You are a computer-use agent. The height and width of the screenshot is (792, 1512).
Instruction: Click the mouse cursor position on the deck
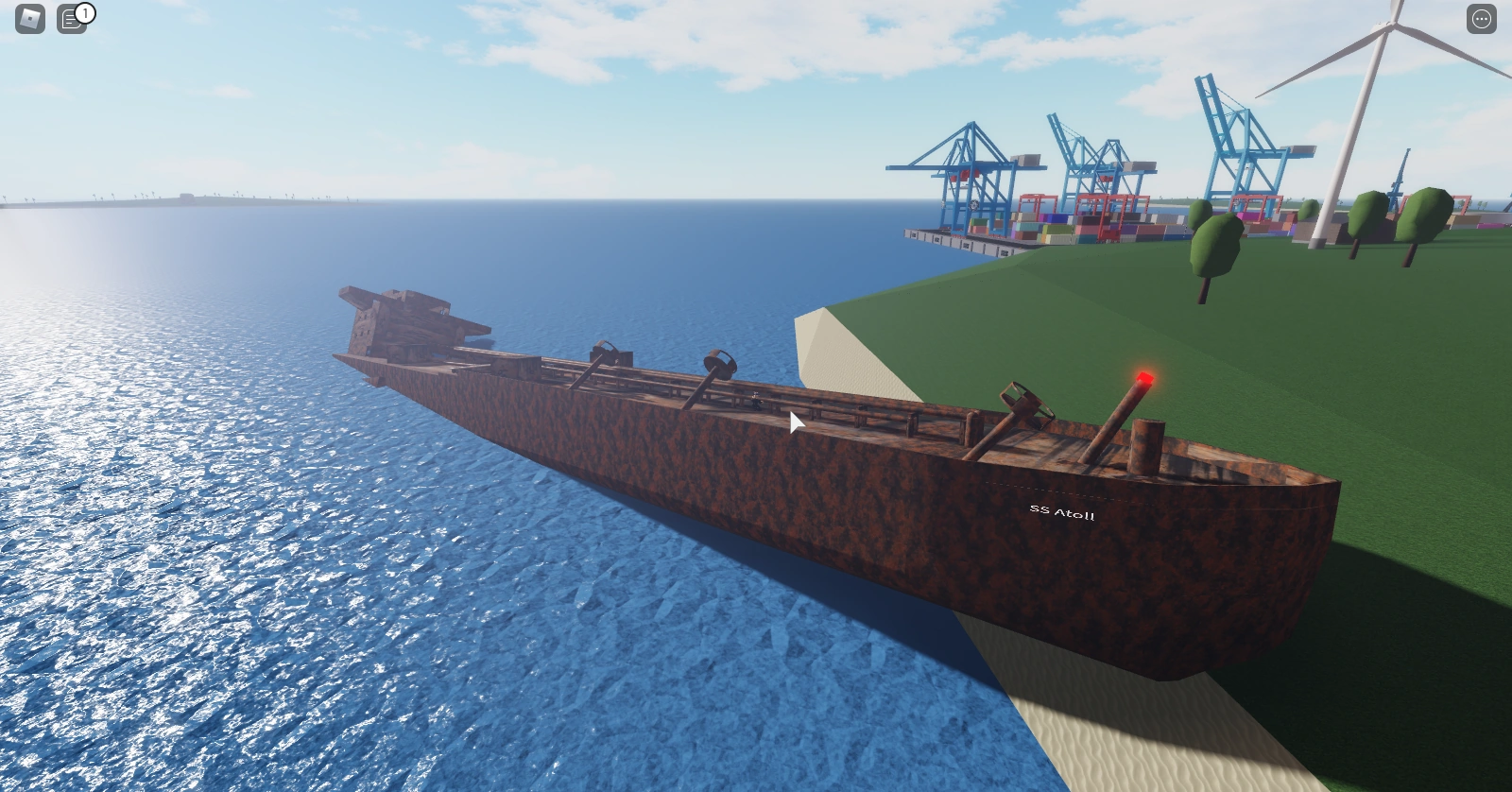tap(794, 422)
